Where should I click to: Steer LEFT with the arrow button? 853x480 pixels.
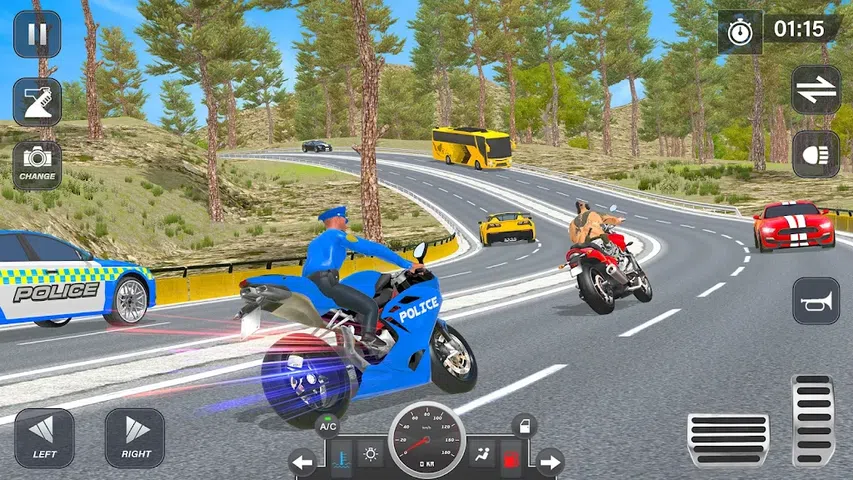point(44,438)
